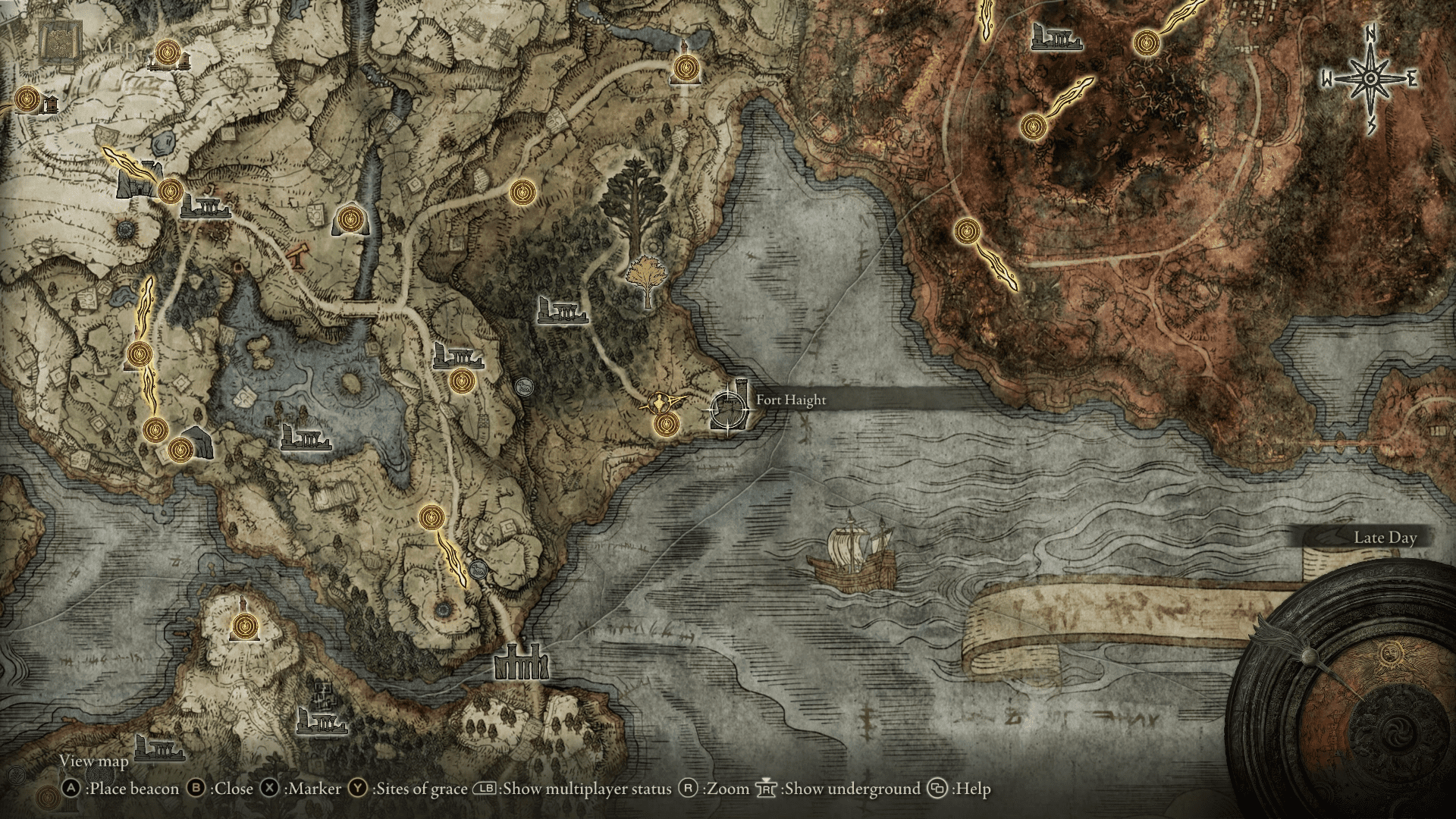Image resolution: width=1456 pixels, height=819 pixels.
Task: Select the ruins icon inside the lake
Action: click(306, 437)
